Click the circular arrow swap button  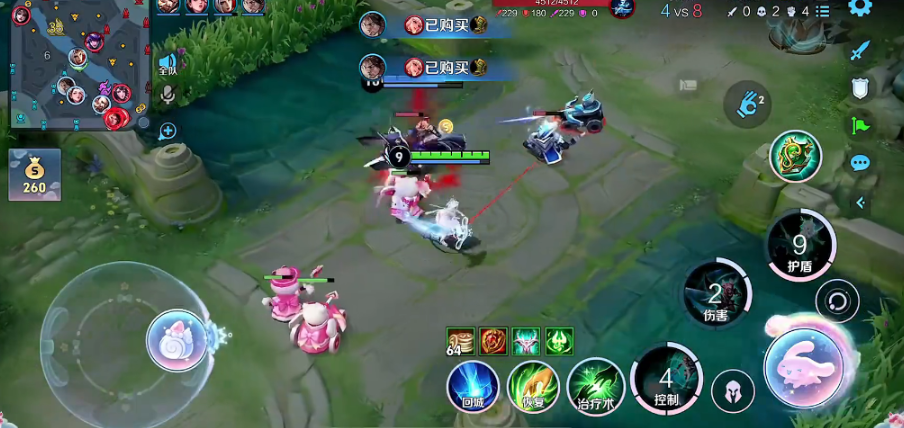(836, 300)
